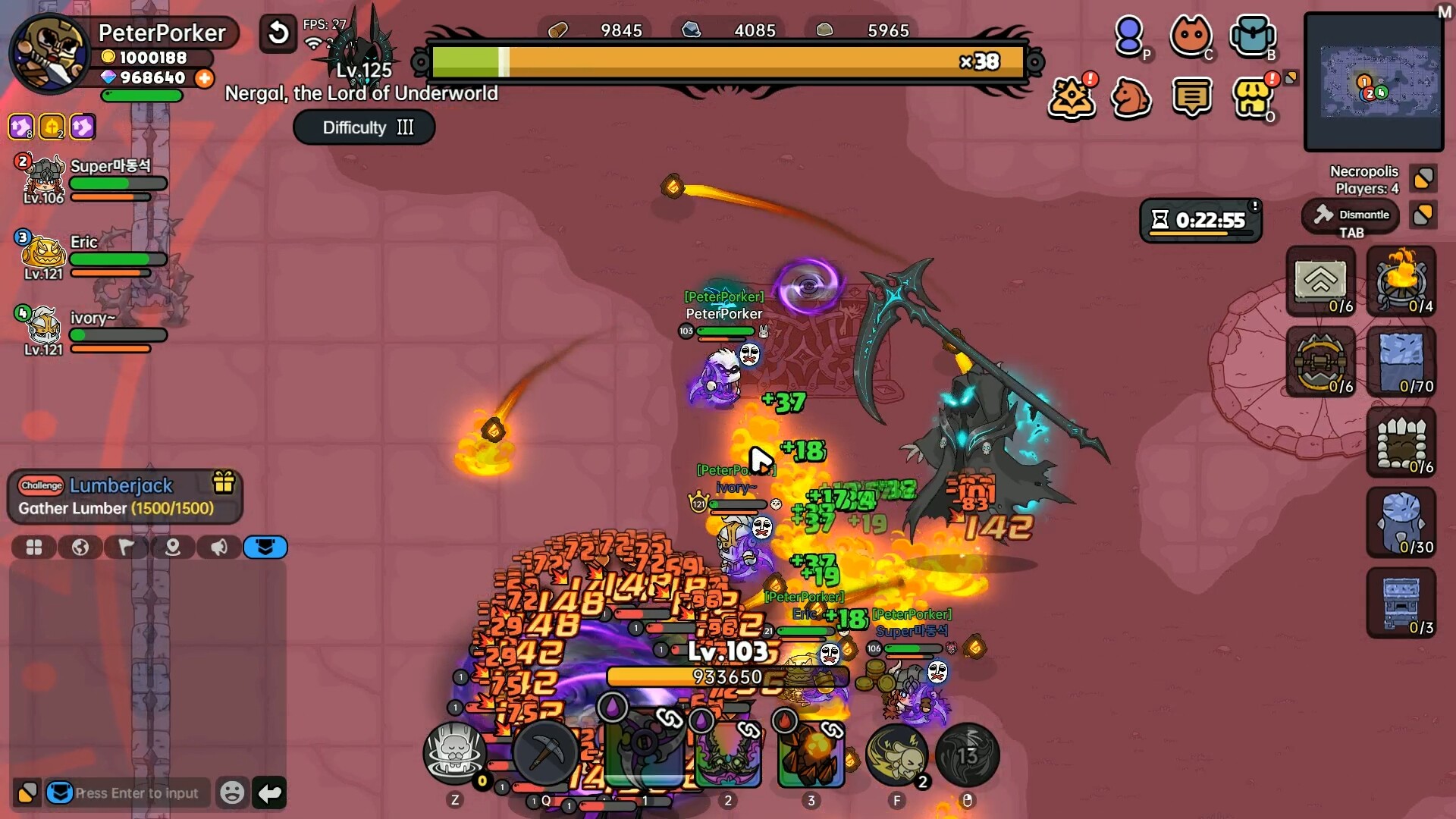Viewport: 1456px width, 819px height.
Task: Switch to the megaphone announcement chat tab
Action: 219,548
